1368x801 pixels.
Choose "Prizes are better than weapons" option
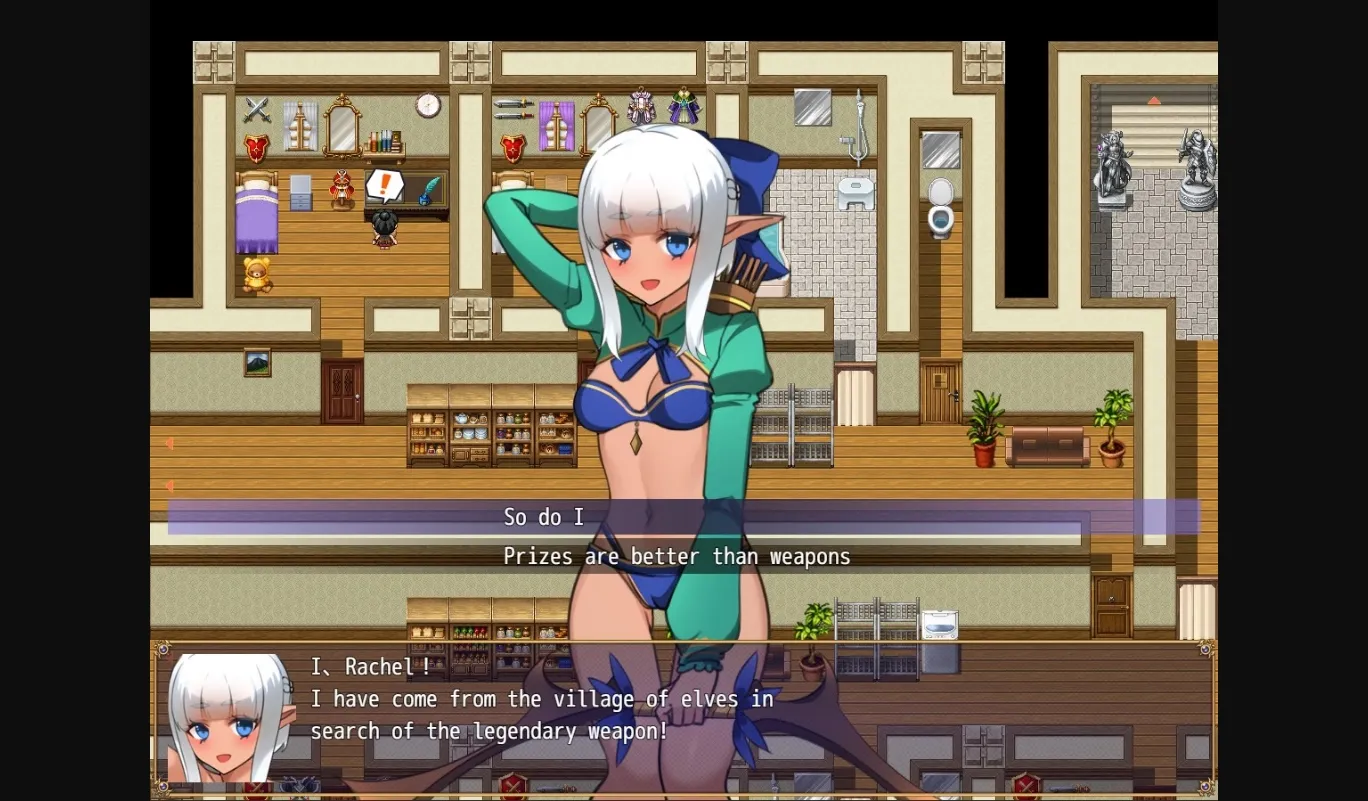tap(677, 556)
